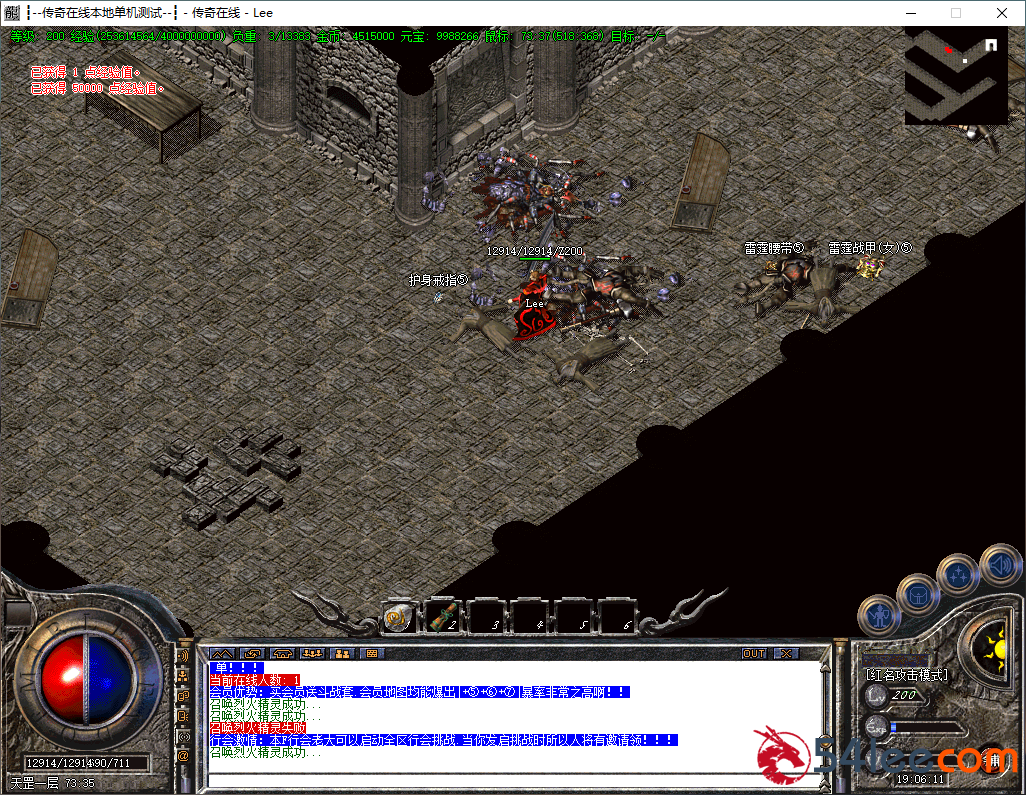Click the grid icon above the chat
This screenshot has width=1026, height=795.
point(372,653)
